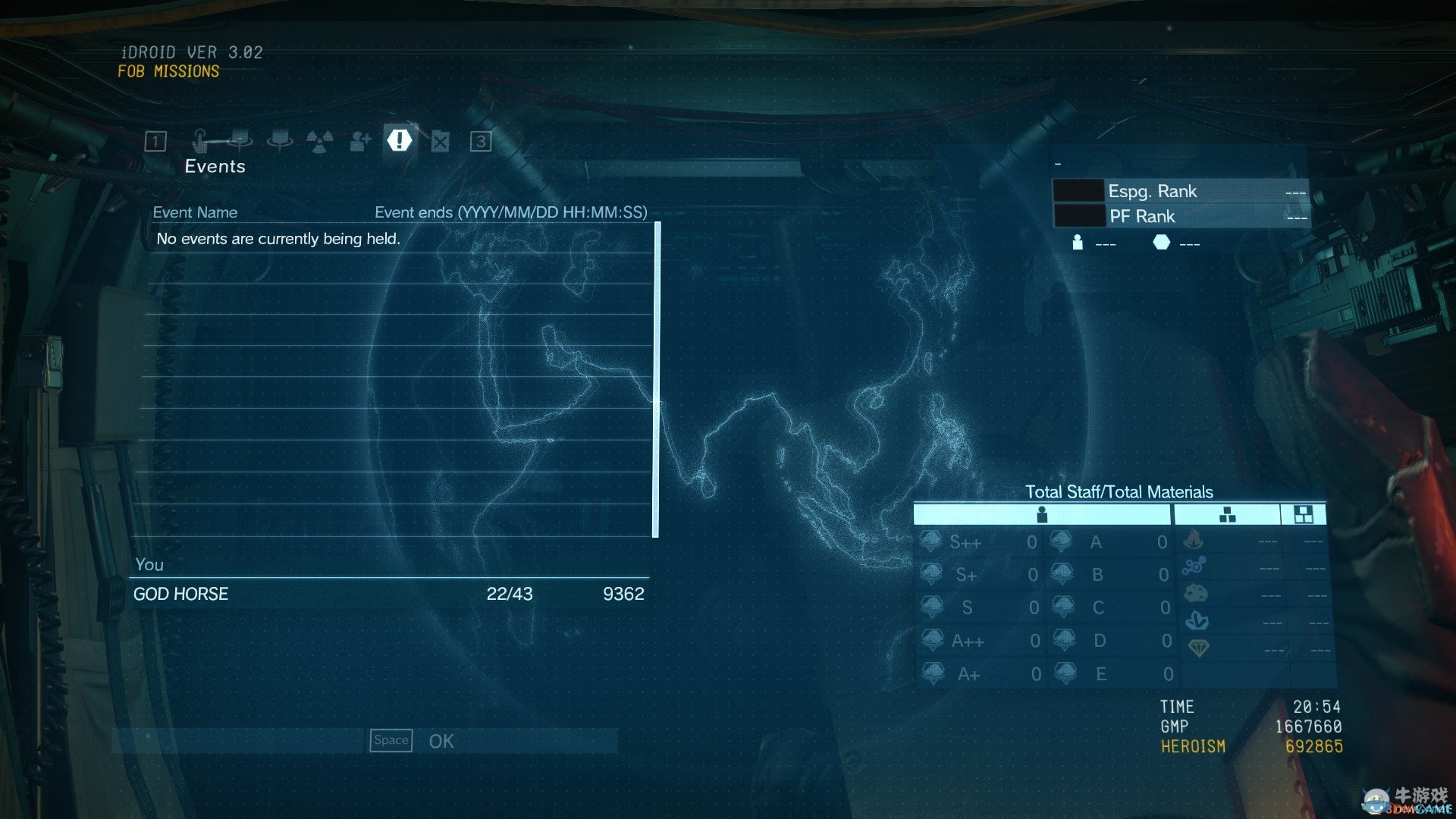This screenshot has width=1456, height=819.
Task: Select the staff person column header
Action: tap(1042, 515)
